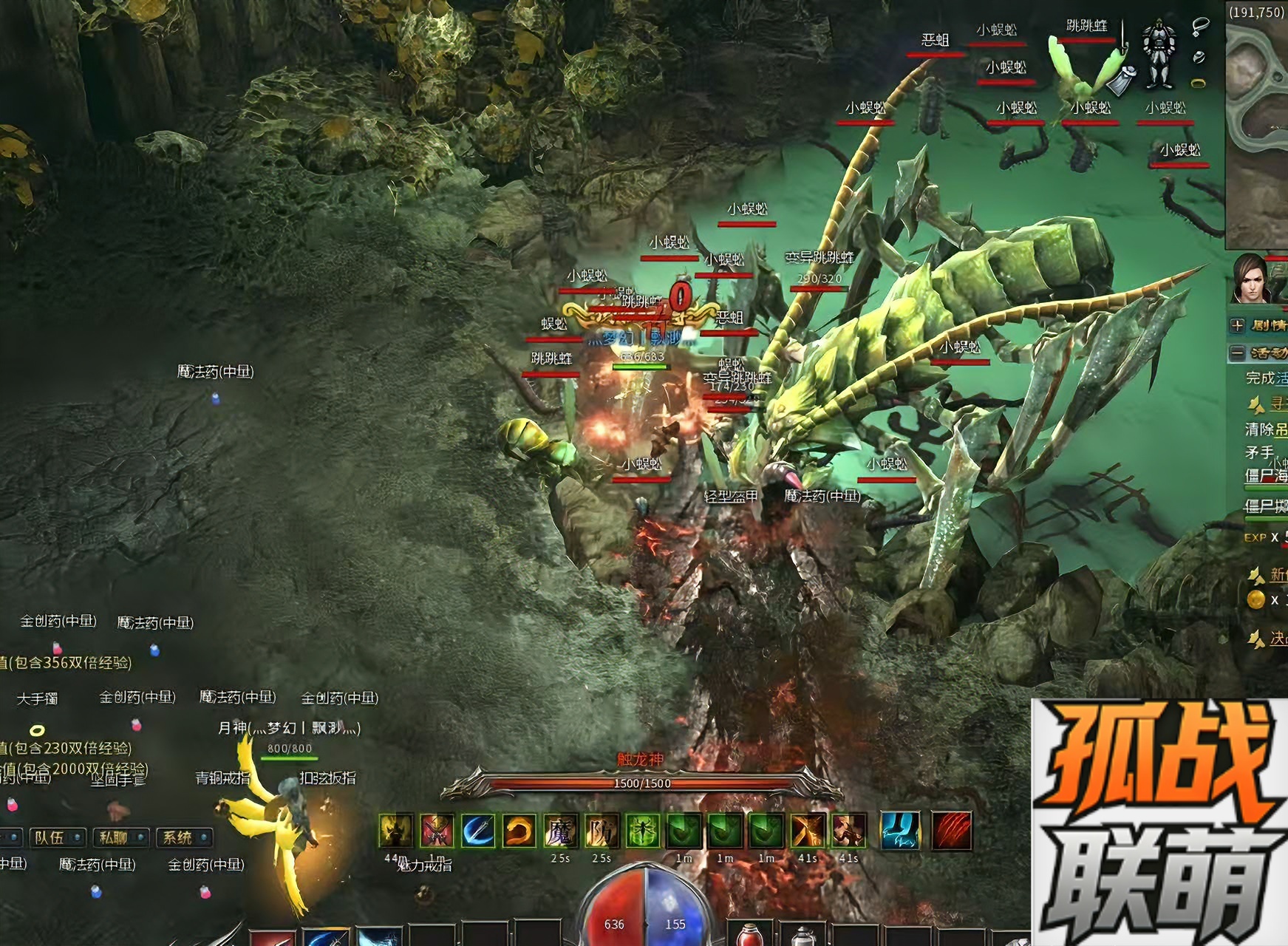Click the character portrait below the minimap
Viewport: 1288px width, 946px height.
tap(1250, 279)
